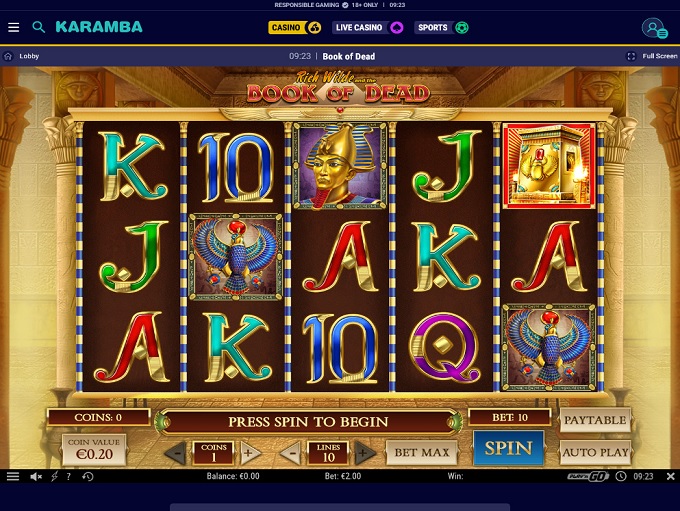Open the game menu in the bottom bar
The width and height of the screenshot is (680, 511).
pos(13,477)
